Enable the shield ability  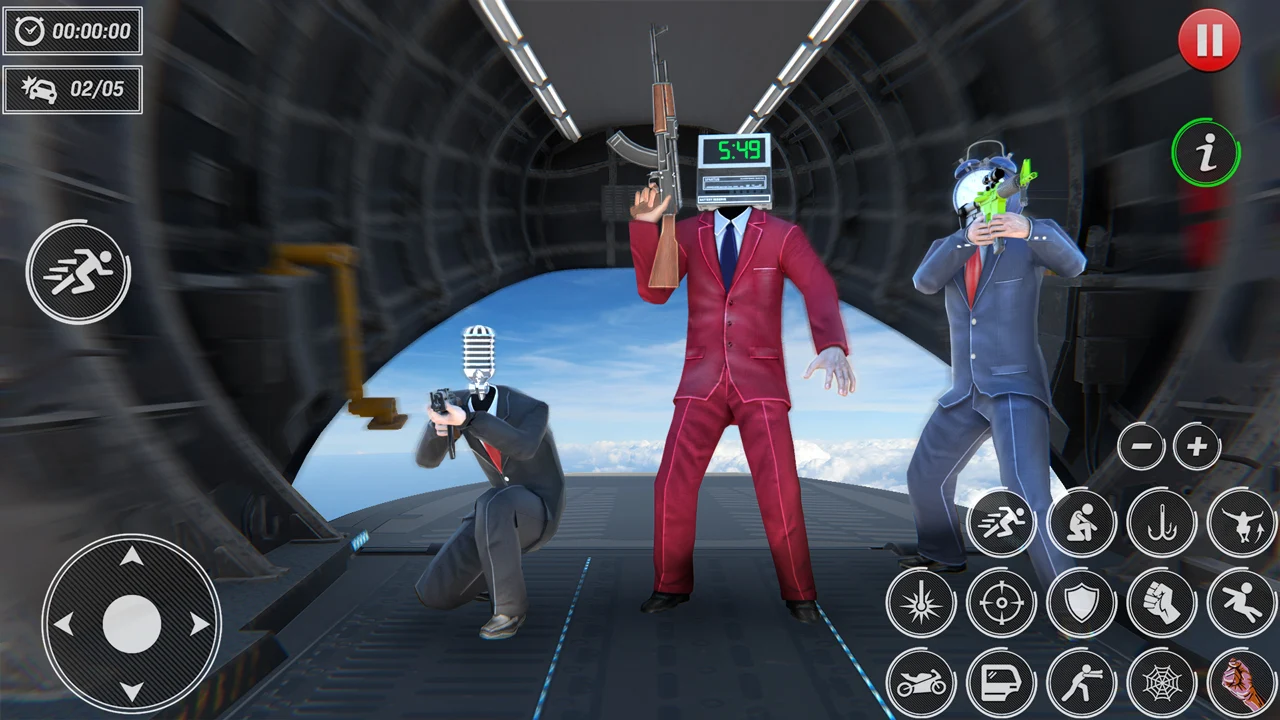click(x=1081, y=603)
